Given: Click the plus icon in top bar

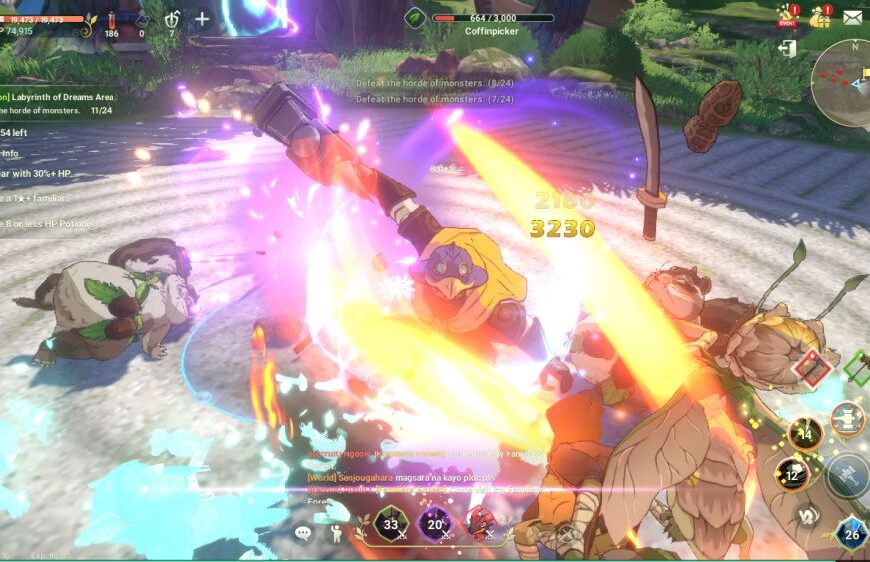Looking at the screenshot, I should click(x=201, y=18).
